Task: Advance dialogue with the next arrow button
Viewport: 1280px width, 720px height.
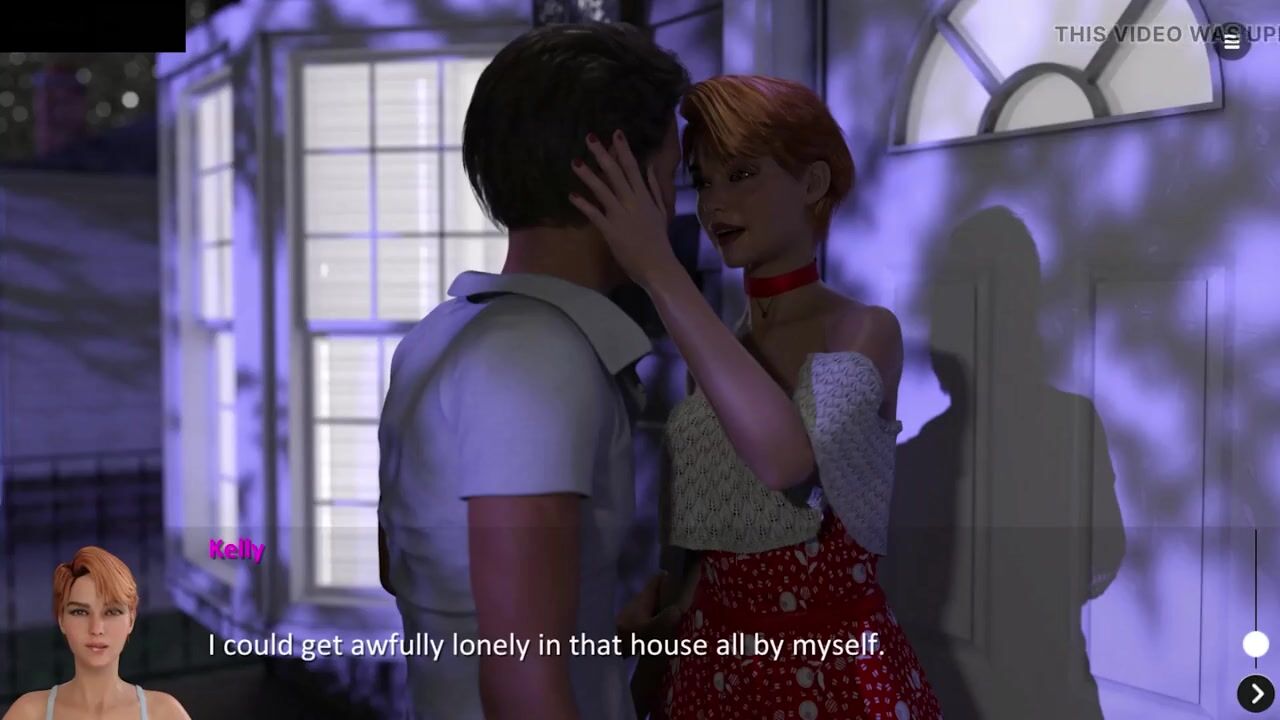Action: click(x=1256, y=693)
